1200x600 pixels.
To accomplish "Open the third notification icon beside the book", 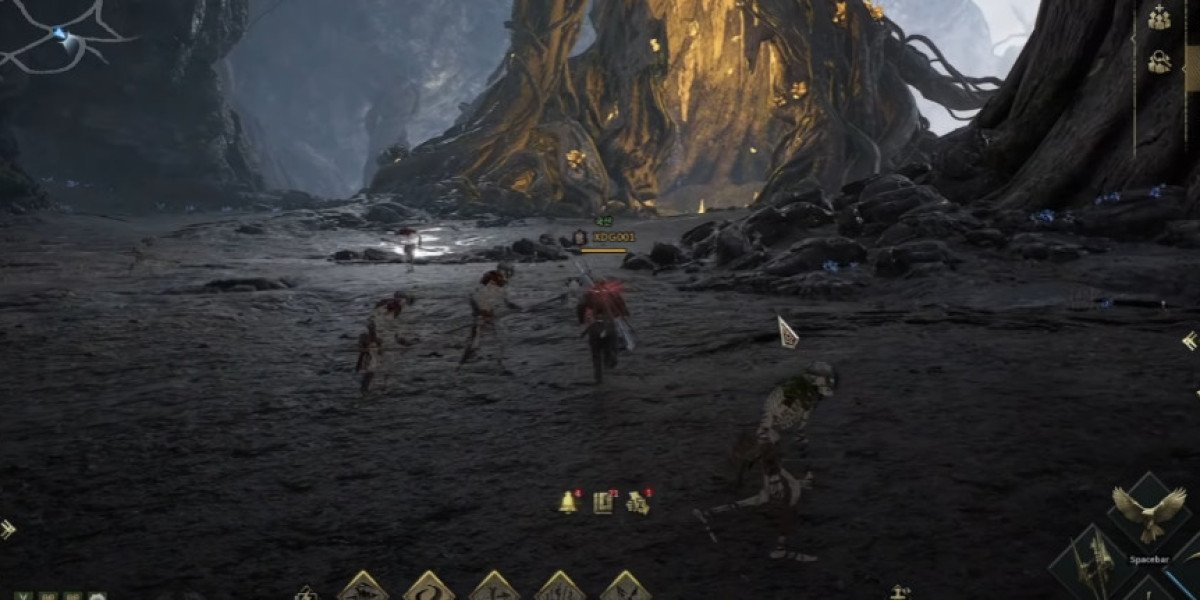I will pos(637,503).
